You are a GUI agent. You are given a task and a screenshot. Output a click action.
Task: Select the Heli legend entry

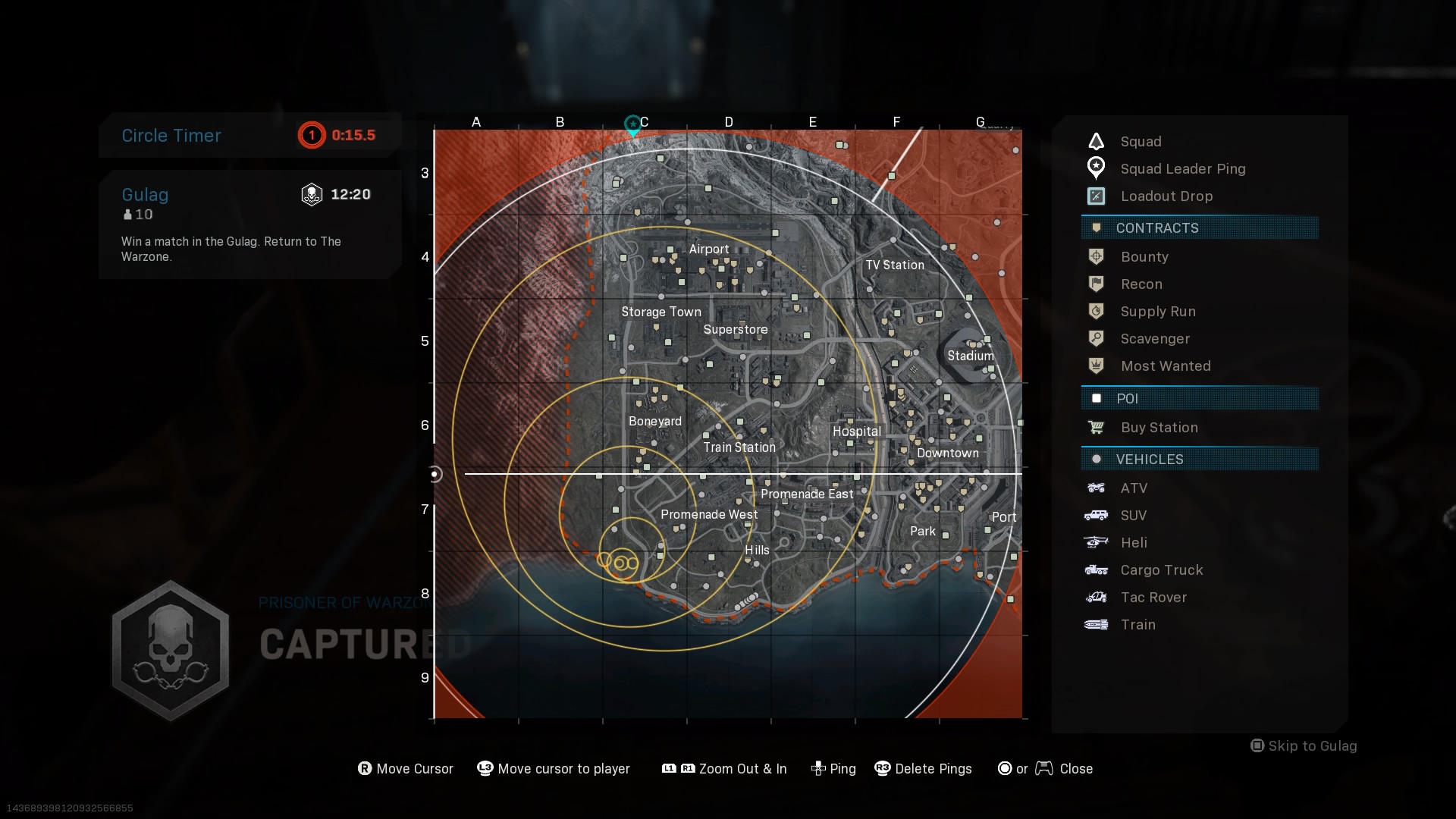[1134, 543]
